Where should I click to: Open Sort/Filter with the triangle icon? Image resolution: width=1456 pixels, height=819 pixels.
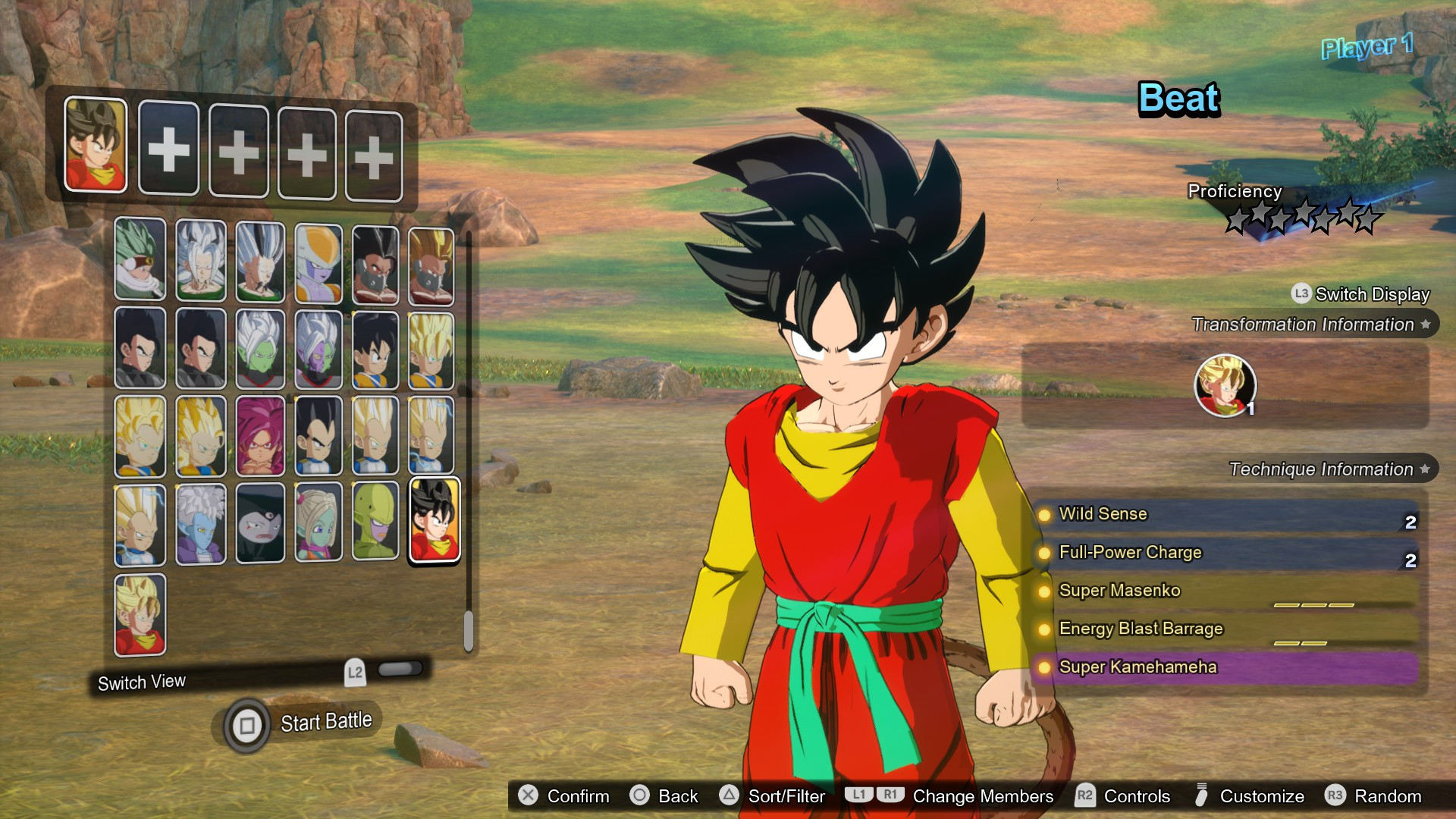pyautogui.click(x=730, y=796)
